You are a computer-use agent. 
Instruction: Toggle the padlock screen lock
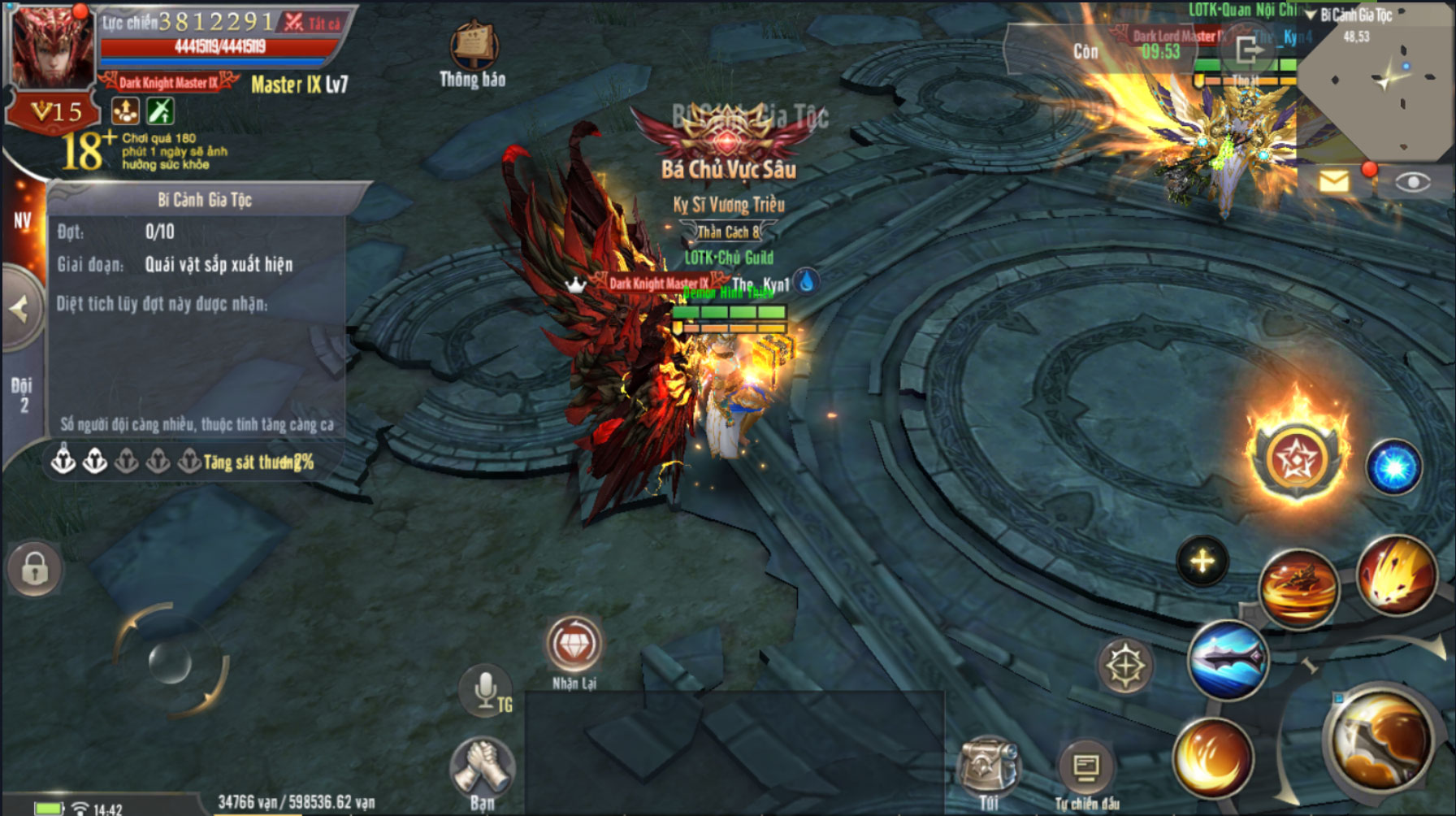point(34,568)
